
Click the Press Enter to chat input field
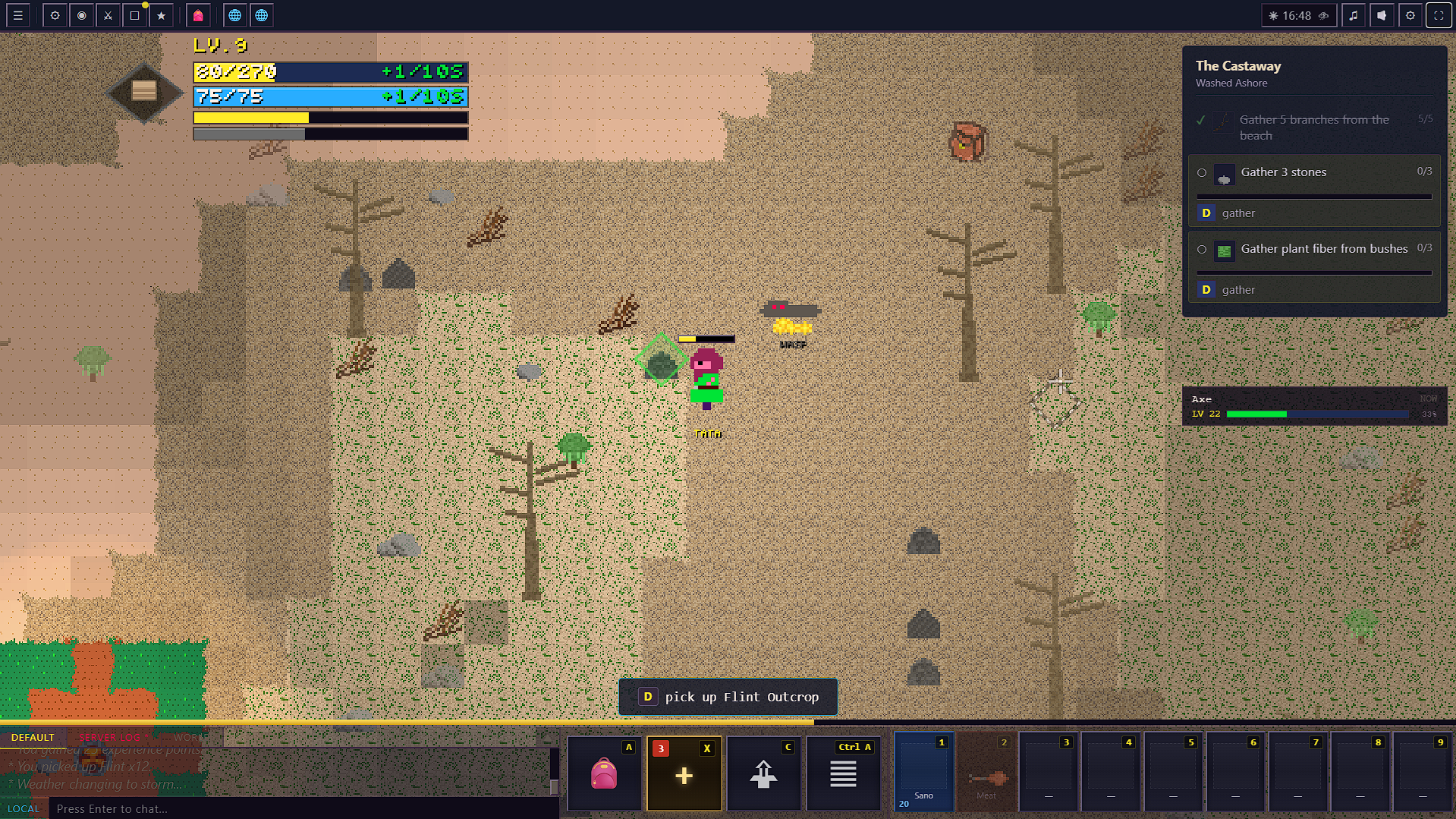coord(303,808)
